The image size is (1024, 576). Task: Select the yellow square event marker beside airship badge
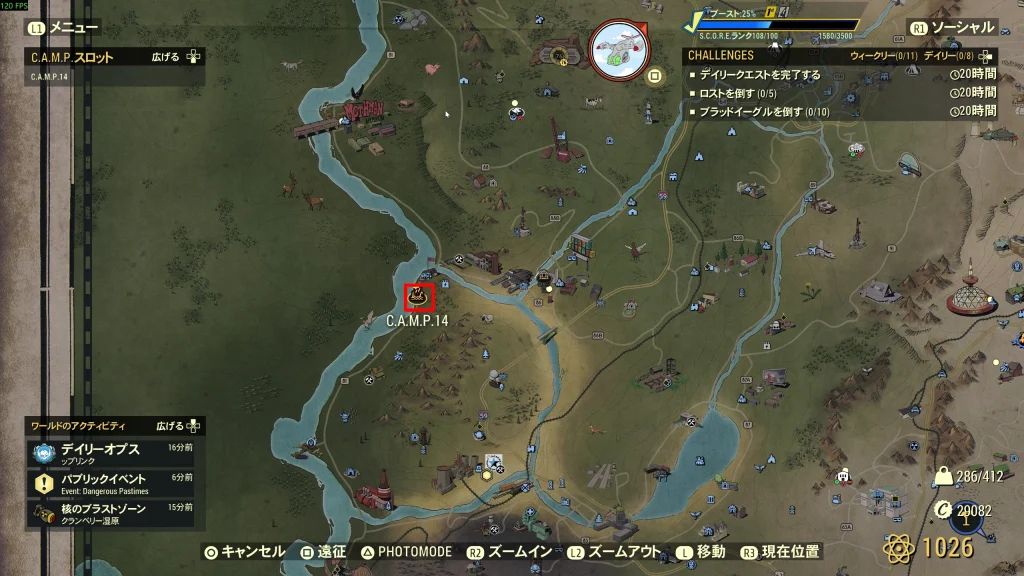(x=656, y=75)
